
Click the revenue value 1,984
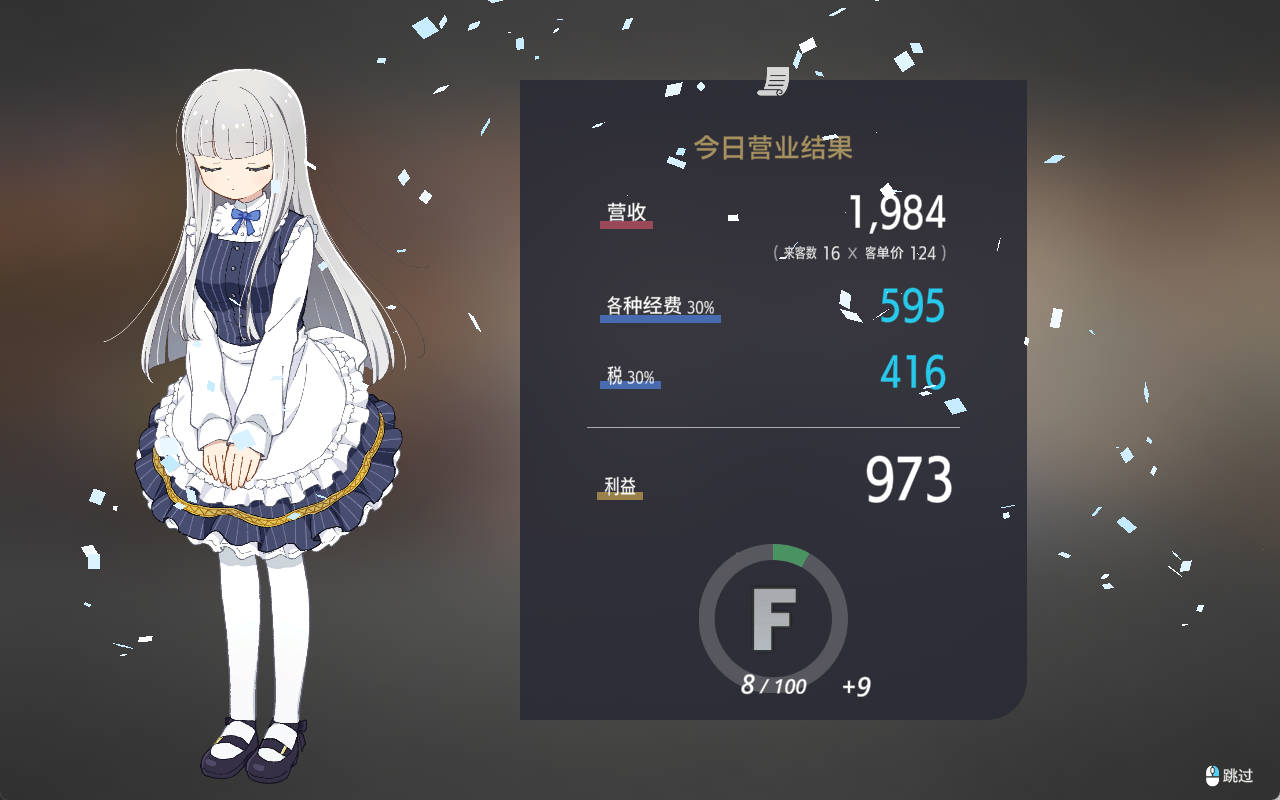[899, 211]
